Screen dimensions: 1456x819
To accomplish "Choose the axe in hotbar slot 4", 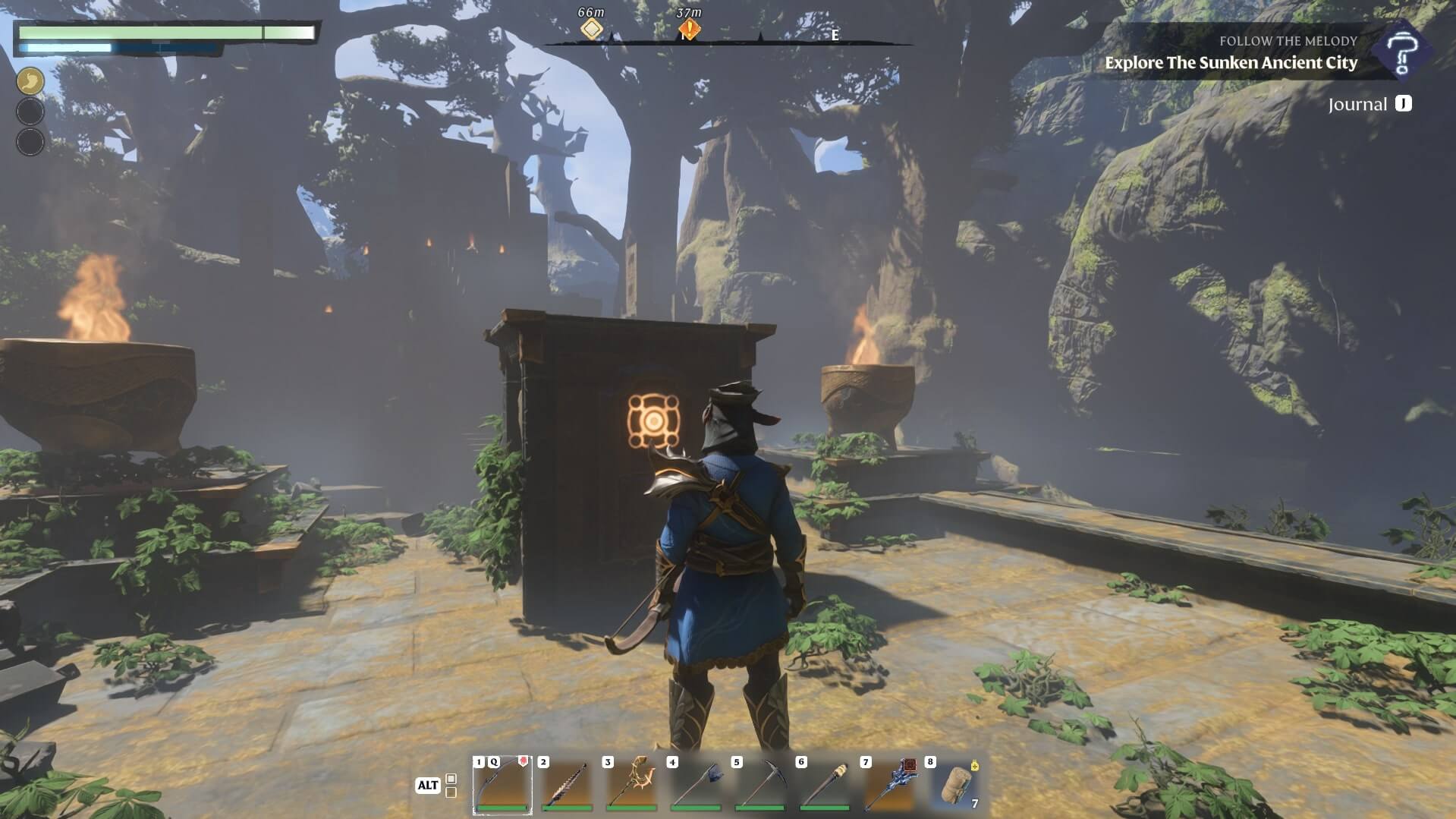I will [x=696, y=784].
